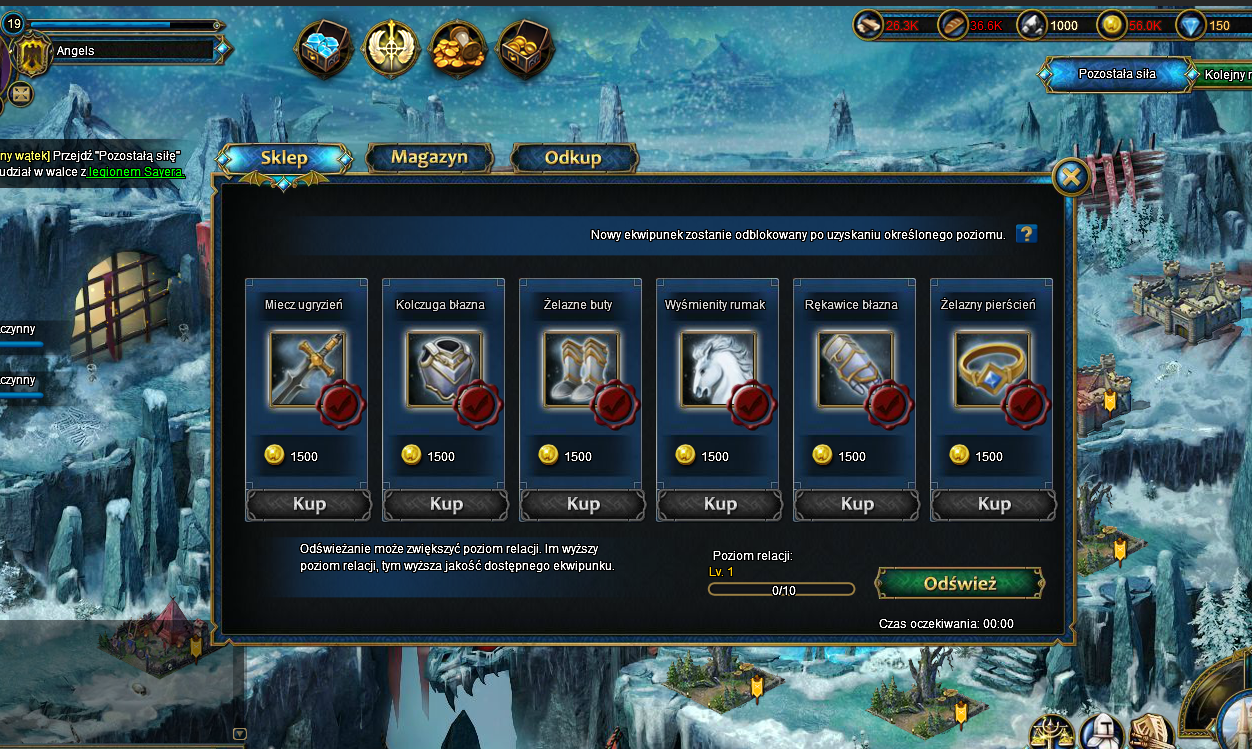
Task: Buy the Miecz ugryzień sword
Action: point(308,504)
